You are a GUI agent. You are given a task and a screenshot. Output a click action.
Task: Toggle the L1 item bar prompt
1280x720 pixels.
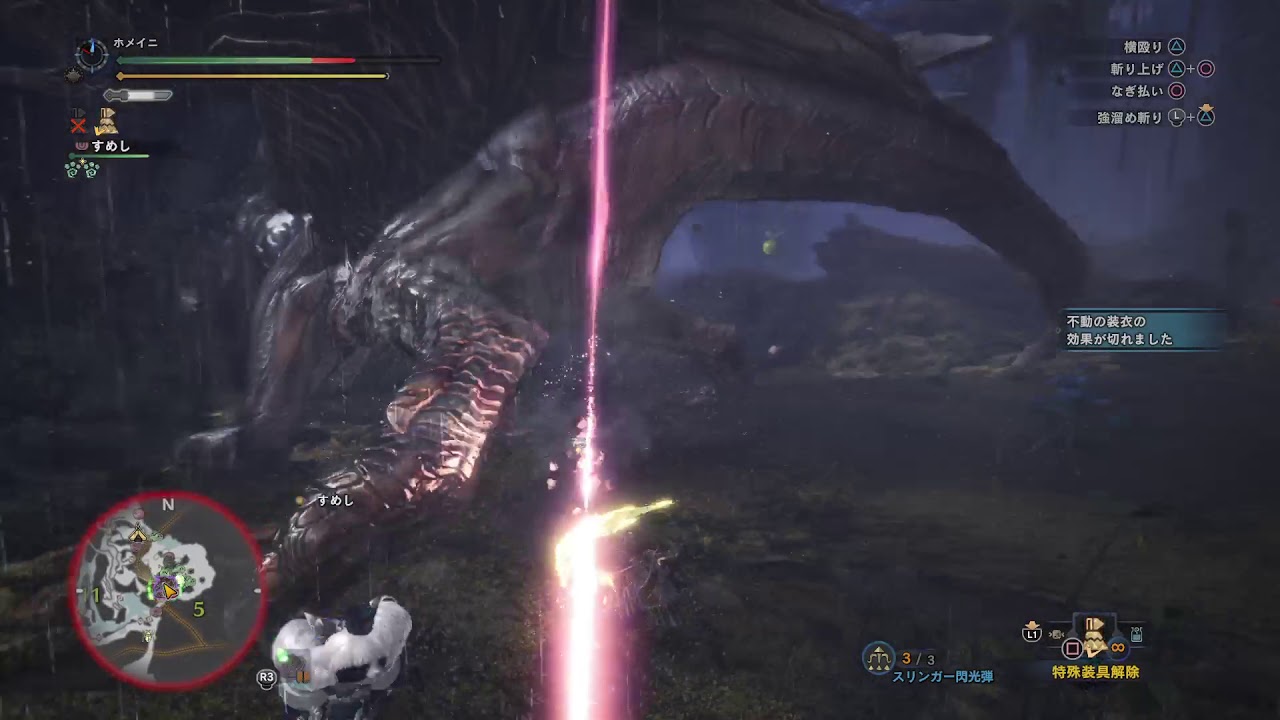point(1033,633)
